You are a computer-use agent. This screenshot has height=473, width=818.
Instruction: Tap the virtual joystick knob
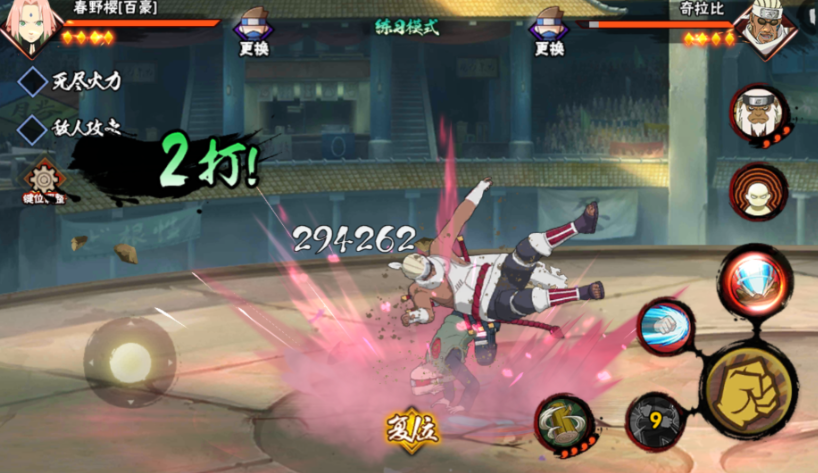(130, 362)
